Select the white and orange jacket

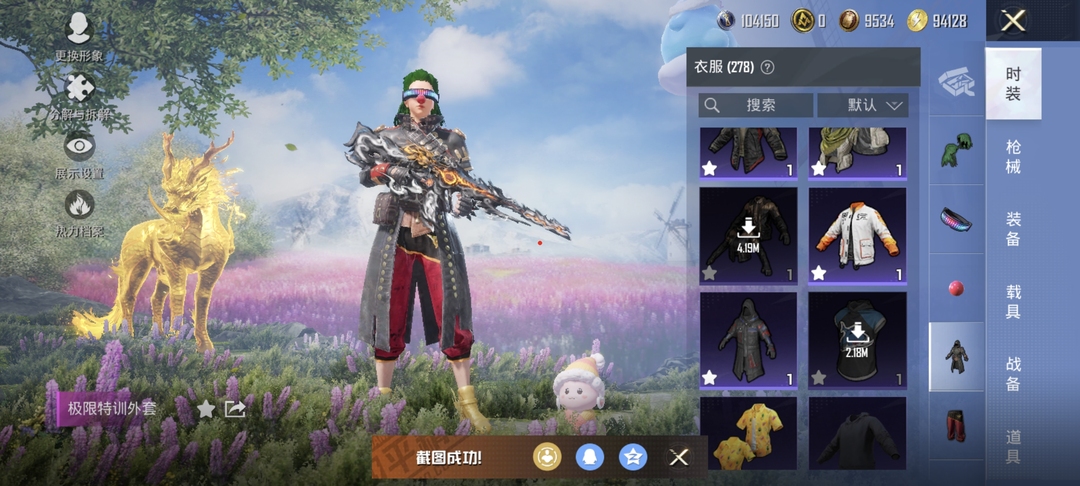tap(857, 237)
